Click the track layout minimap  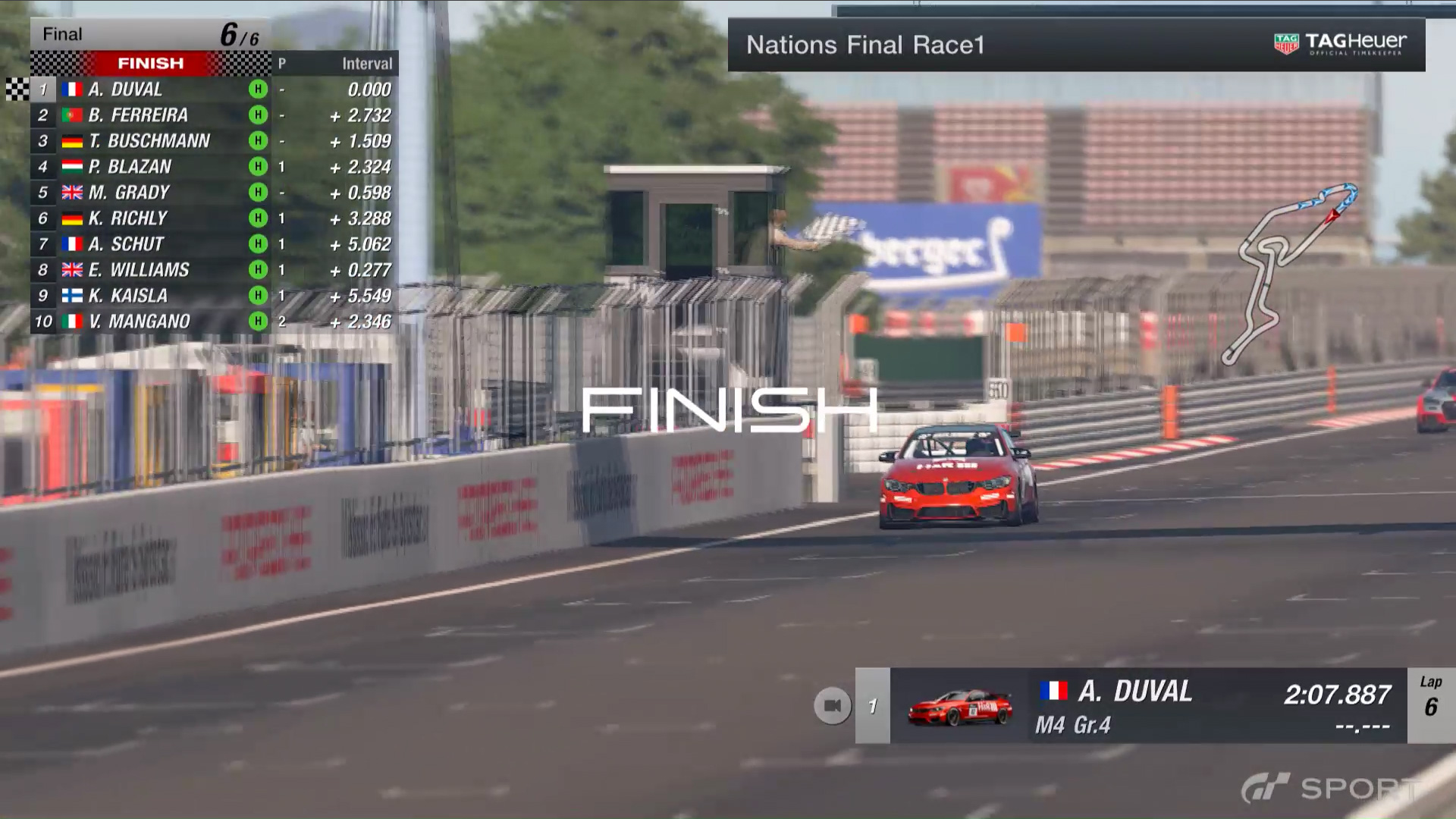click(x=1291, y=271)
